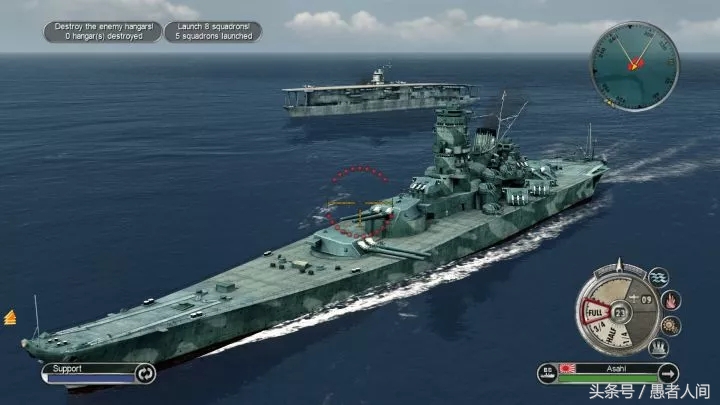This screenshot has height=405, width=720.
Task: Open the circular radar minimap
Action: pyautogui.click(x=634, y=66)
